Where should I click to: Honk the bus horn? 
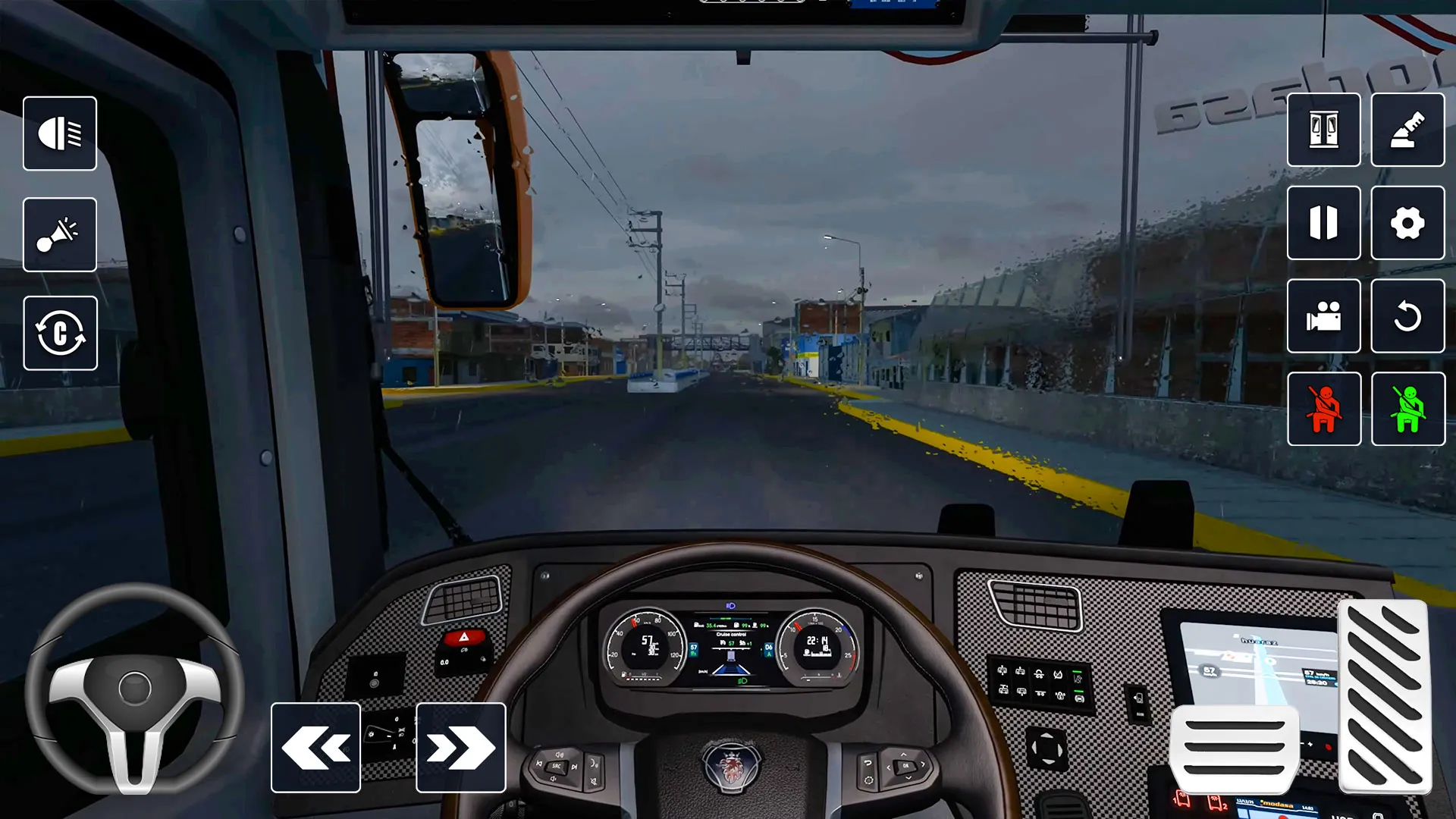(60, 234)
